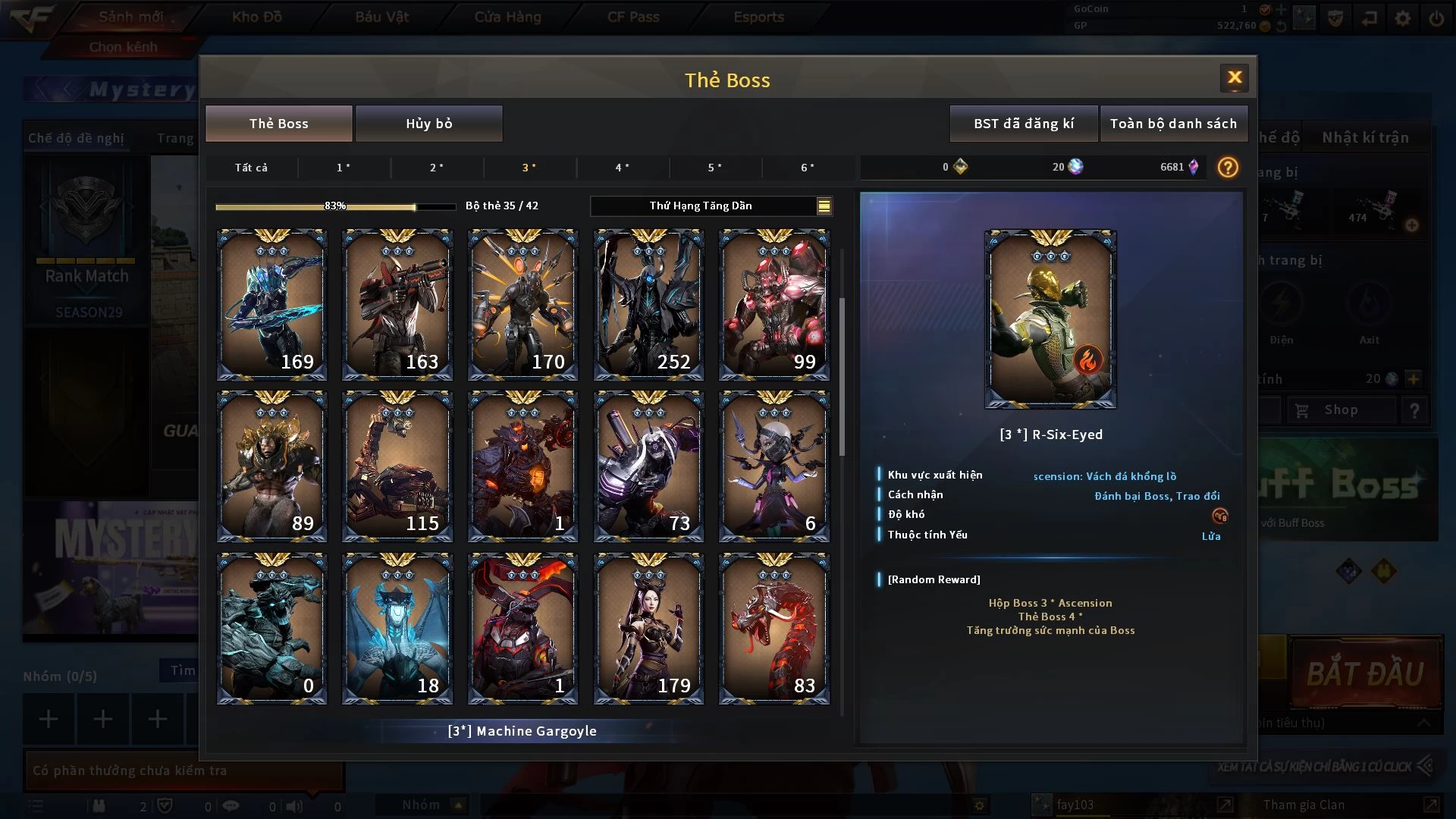This screenshot has height=819, width=1456.
Task: Pick the blue winged card with 18
Action: tap(397, 629)
